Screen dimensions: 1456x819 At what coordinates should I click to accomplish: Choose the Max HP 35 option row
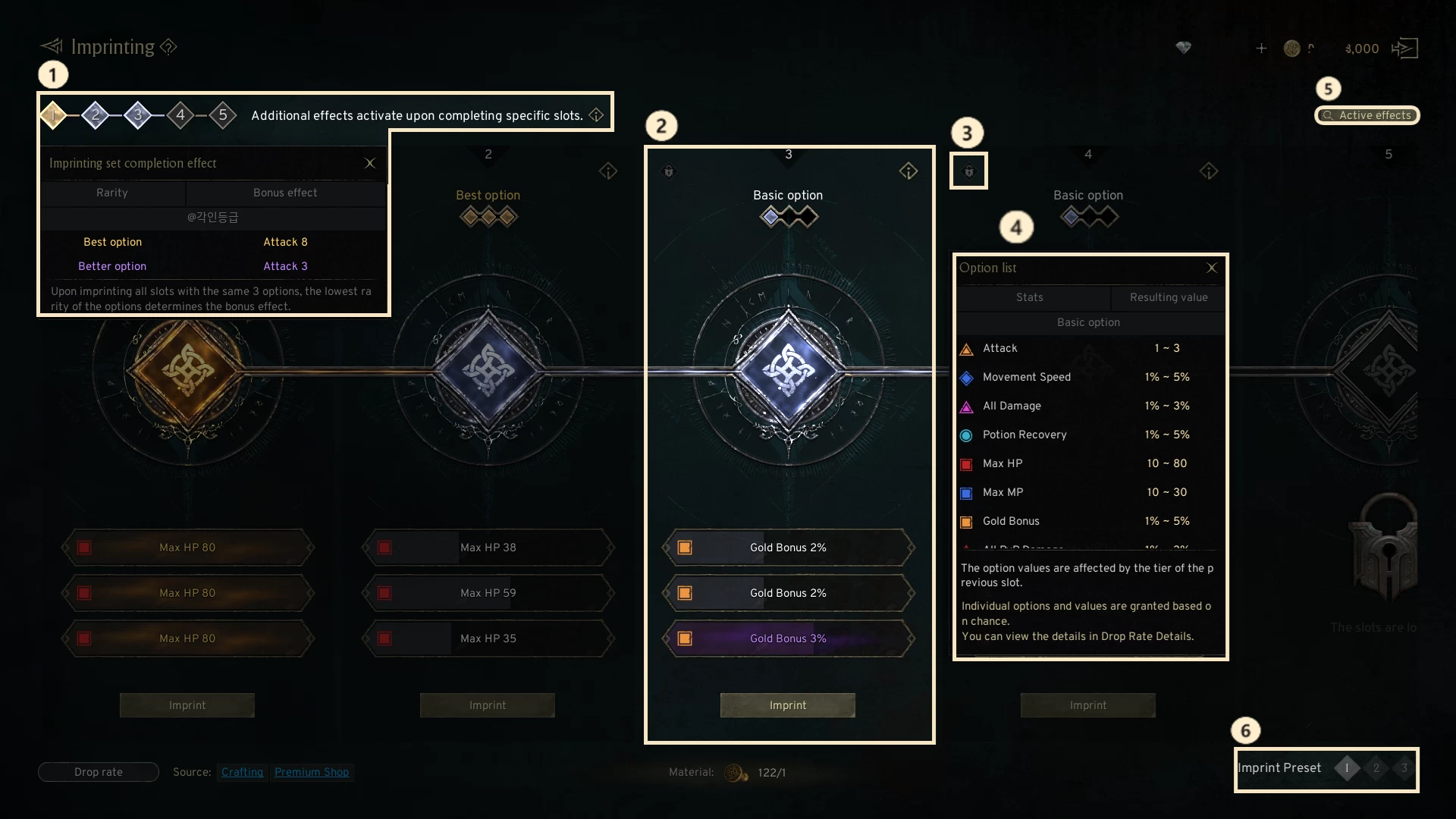488,639
